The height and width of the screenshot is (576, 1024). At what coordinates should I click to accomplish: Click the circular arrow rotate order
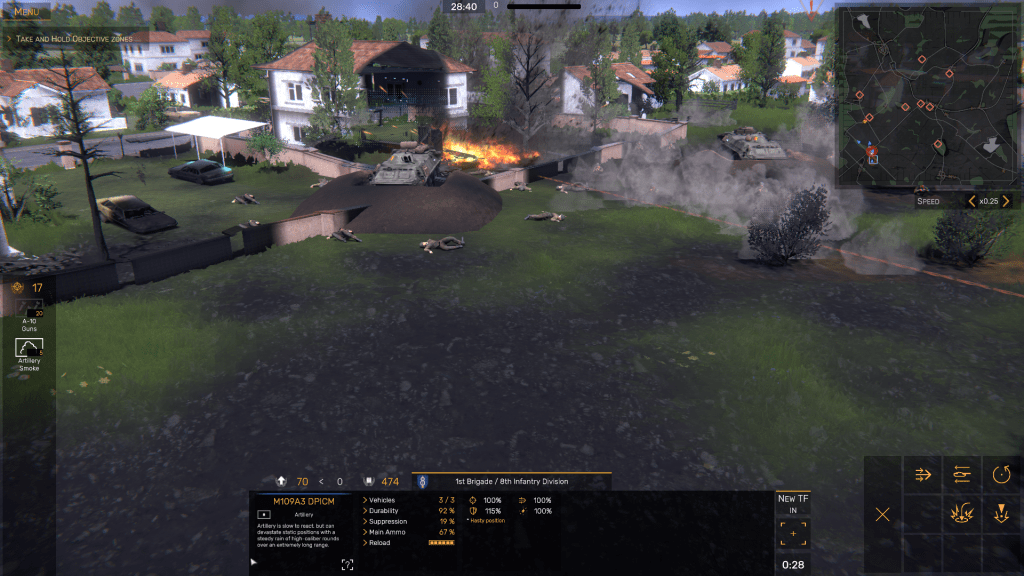[1002, 475]
